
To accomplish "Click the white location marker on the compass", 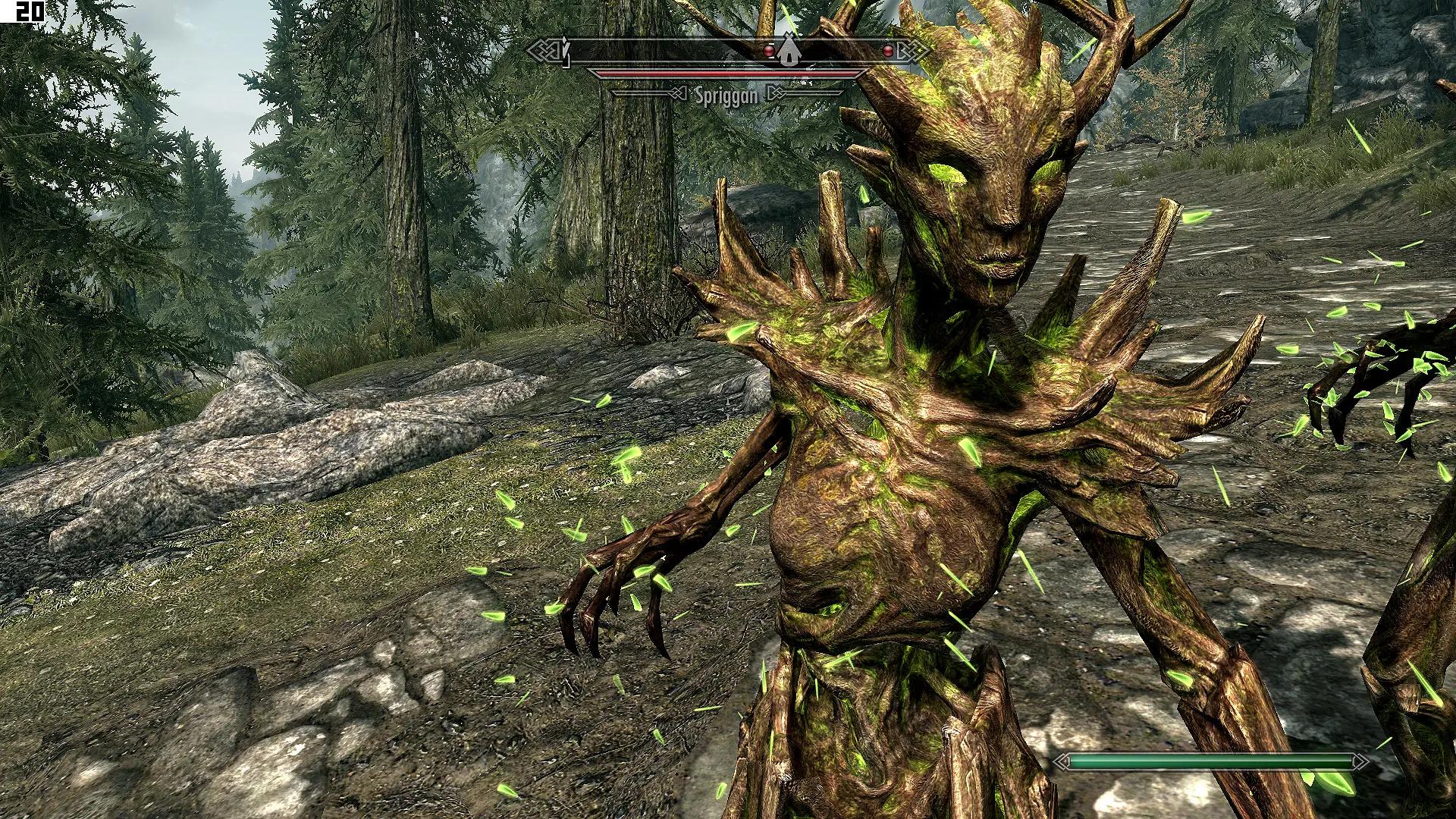I will click(x=791, y=50).
